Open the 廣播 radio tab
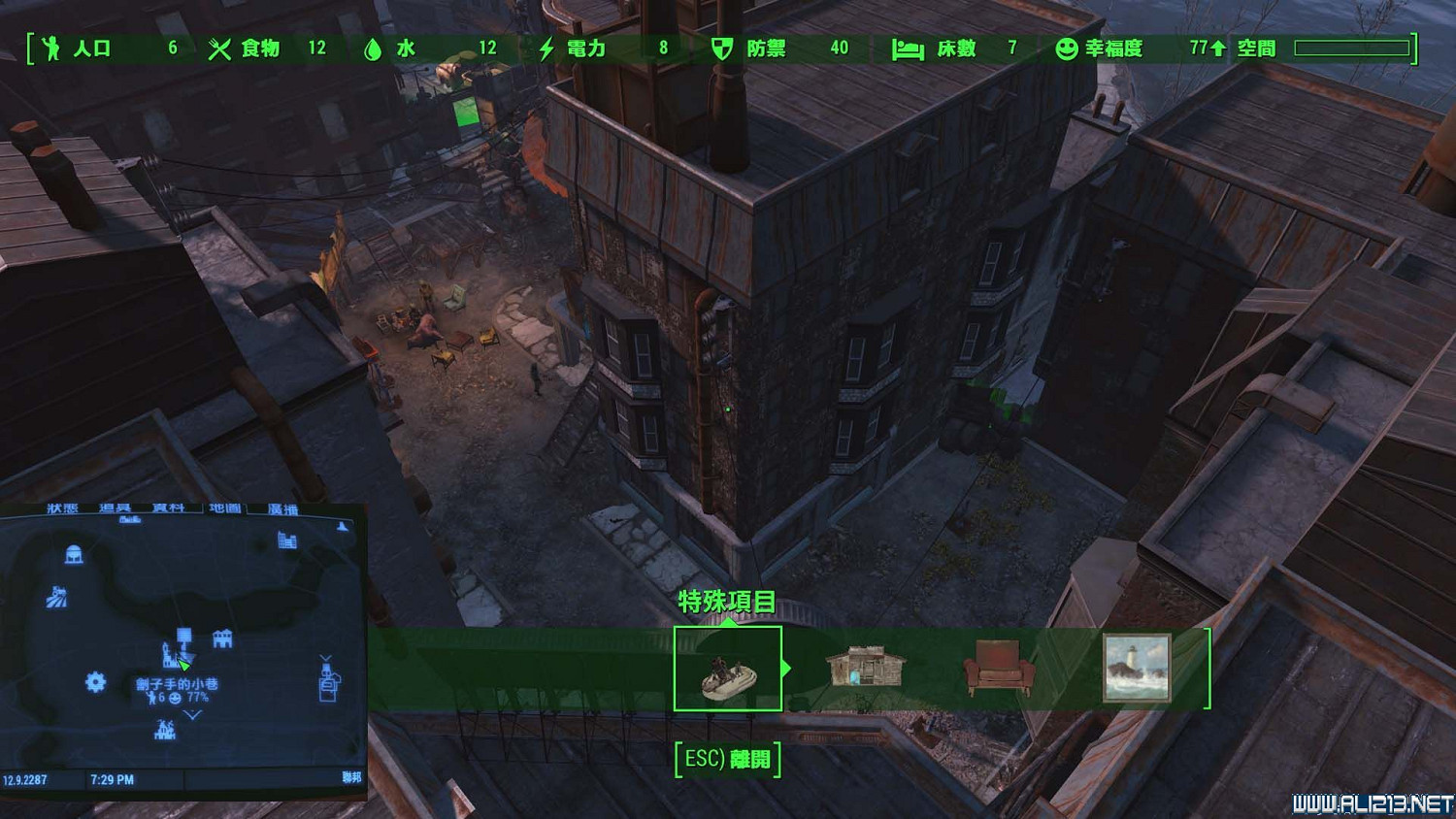This screenshot has height=819, width=1456. [x=283, y=509]
